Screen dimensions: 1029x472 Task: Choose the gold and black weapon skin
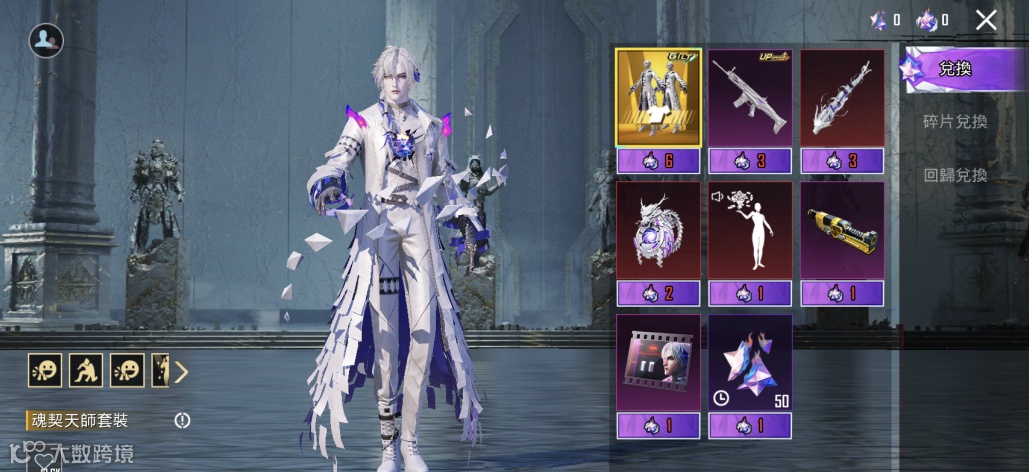pos(842,230)
